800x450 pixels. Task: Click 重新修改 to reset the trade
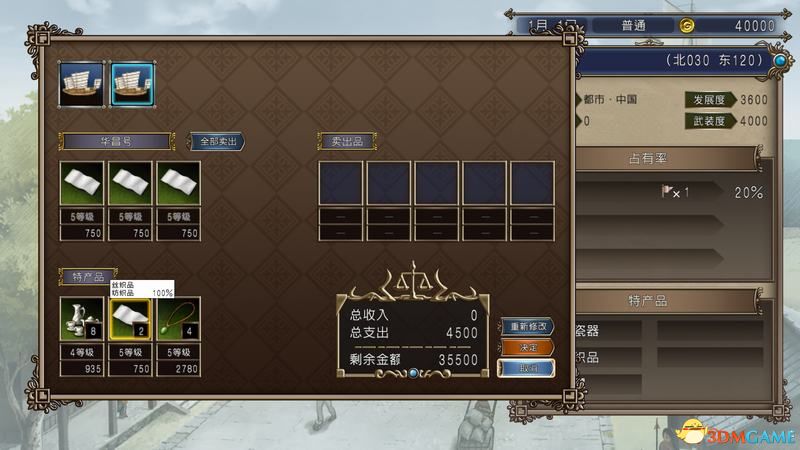(x=527, y=328)
